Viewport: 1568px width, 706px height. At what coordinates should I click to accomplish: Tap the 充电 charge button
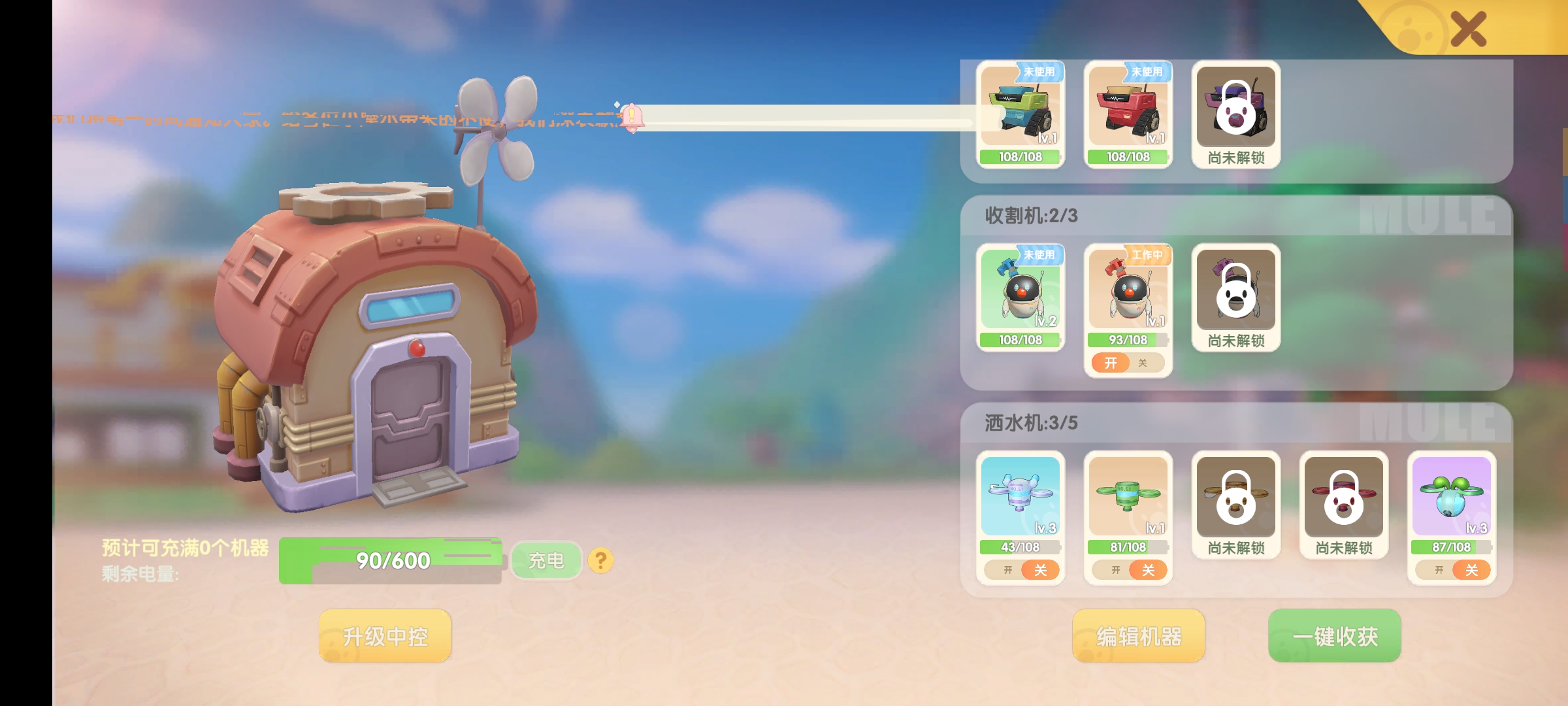546,560
